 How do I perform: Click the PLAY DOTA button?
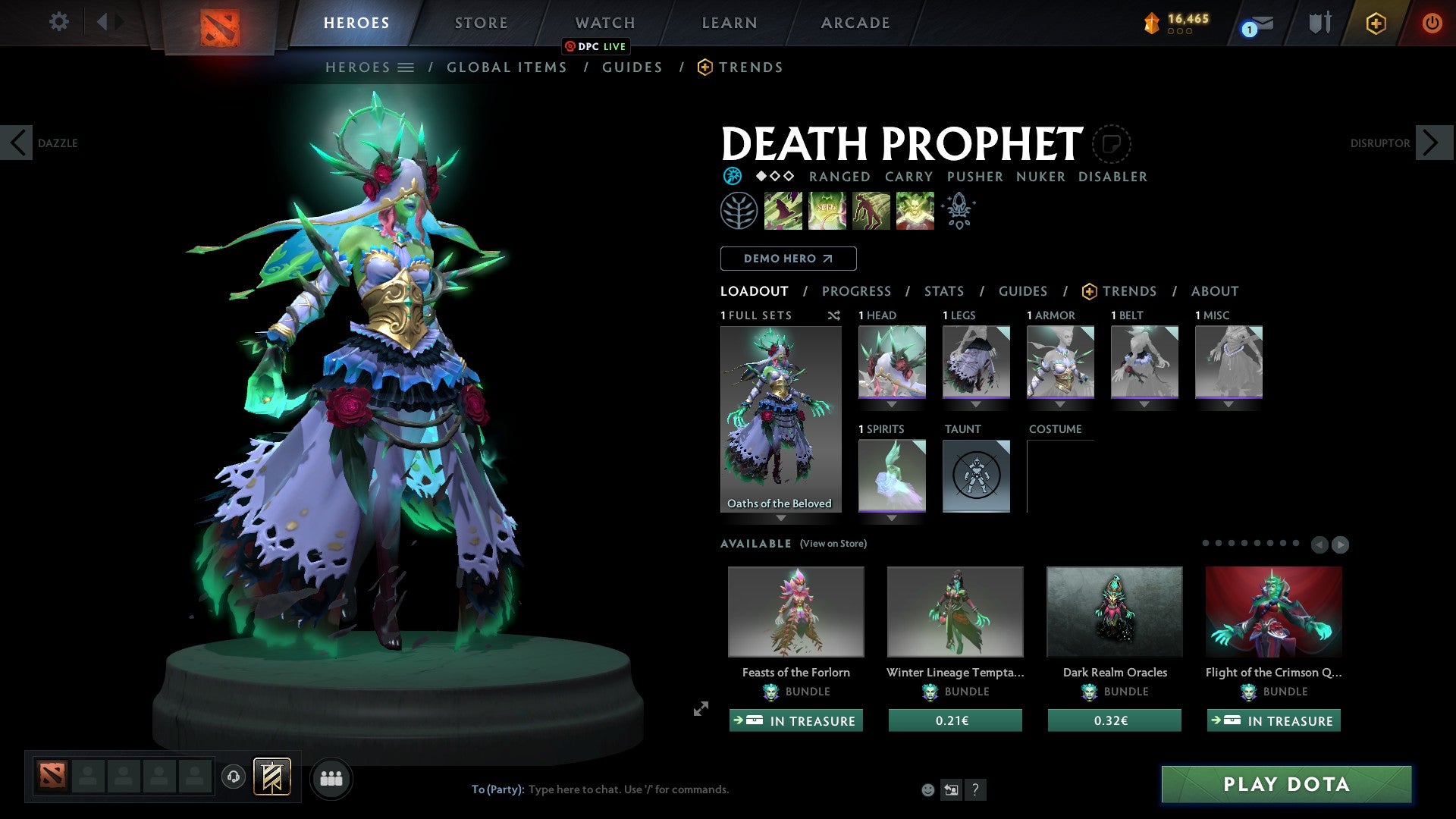1285,785
